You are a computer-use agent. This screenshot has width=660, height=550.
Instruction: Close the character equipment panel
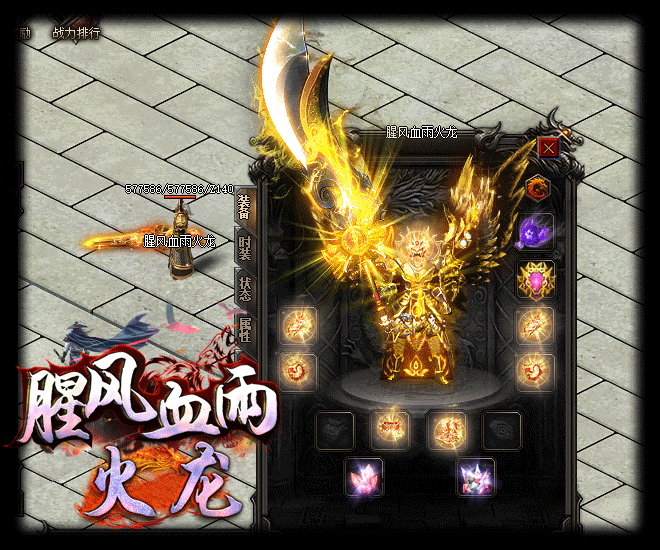pyautogui.click(x=548, y=149)
